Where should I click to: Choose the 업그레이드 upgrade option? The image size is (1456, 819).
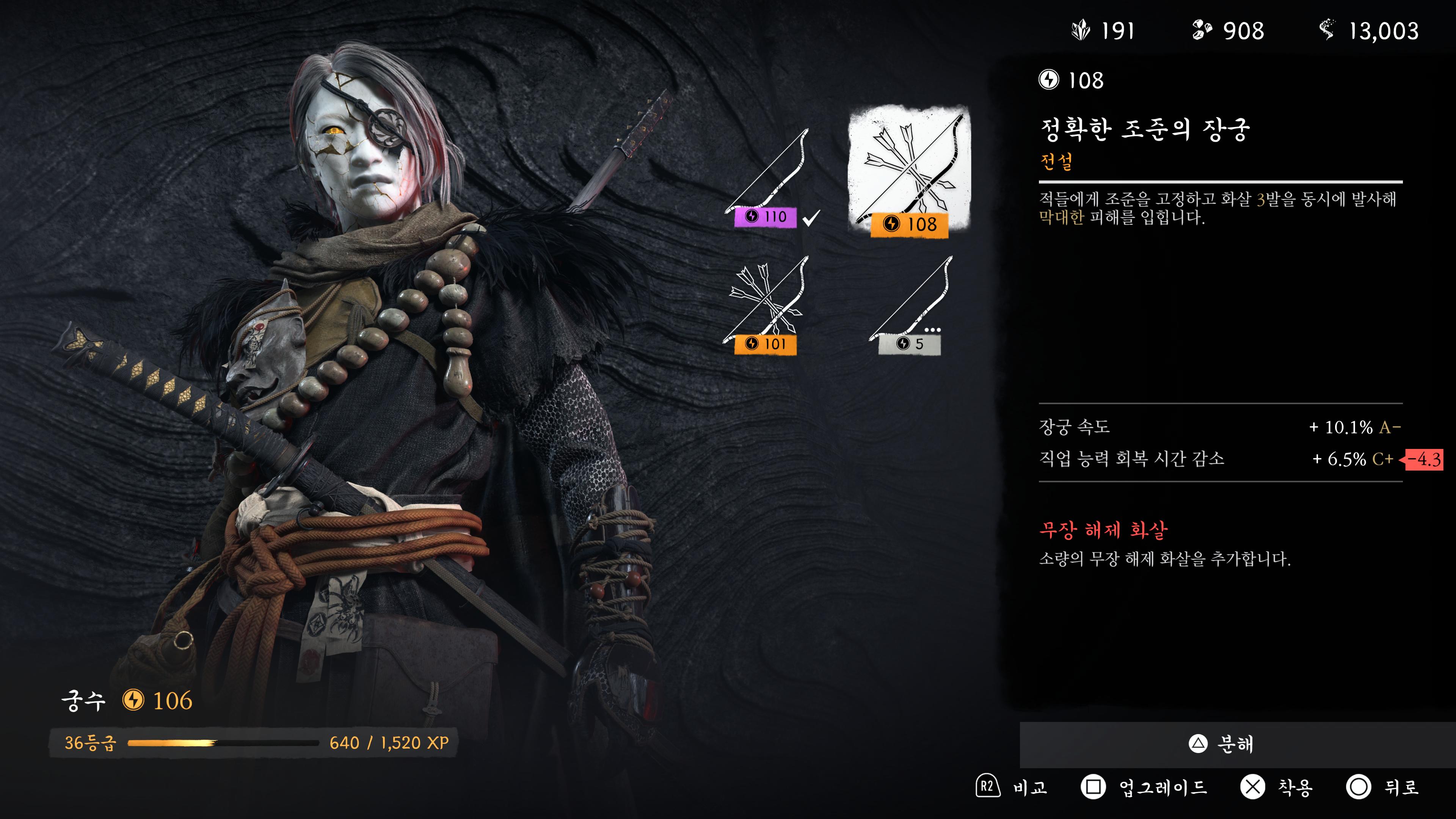pyautogui.click(x=1144, y=787)
